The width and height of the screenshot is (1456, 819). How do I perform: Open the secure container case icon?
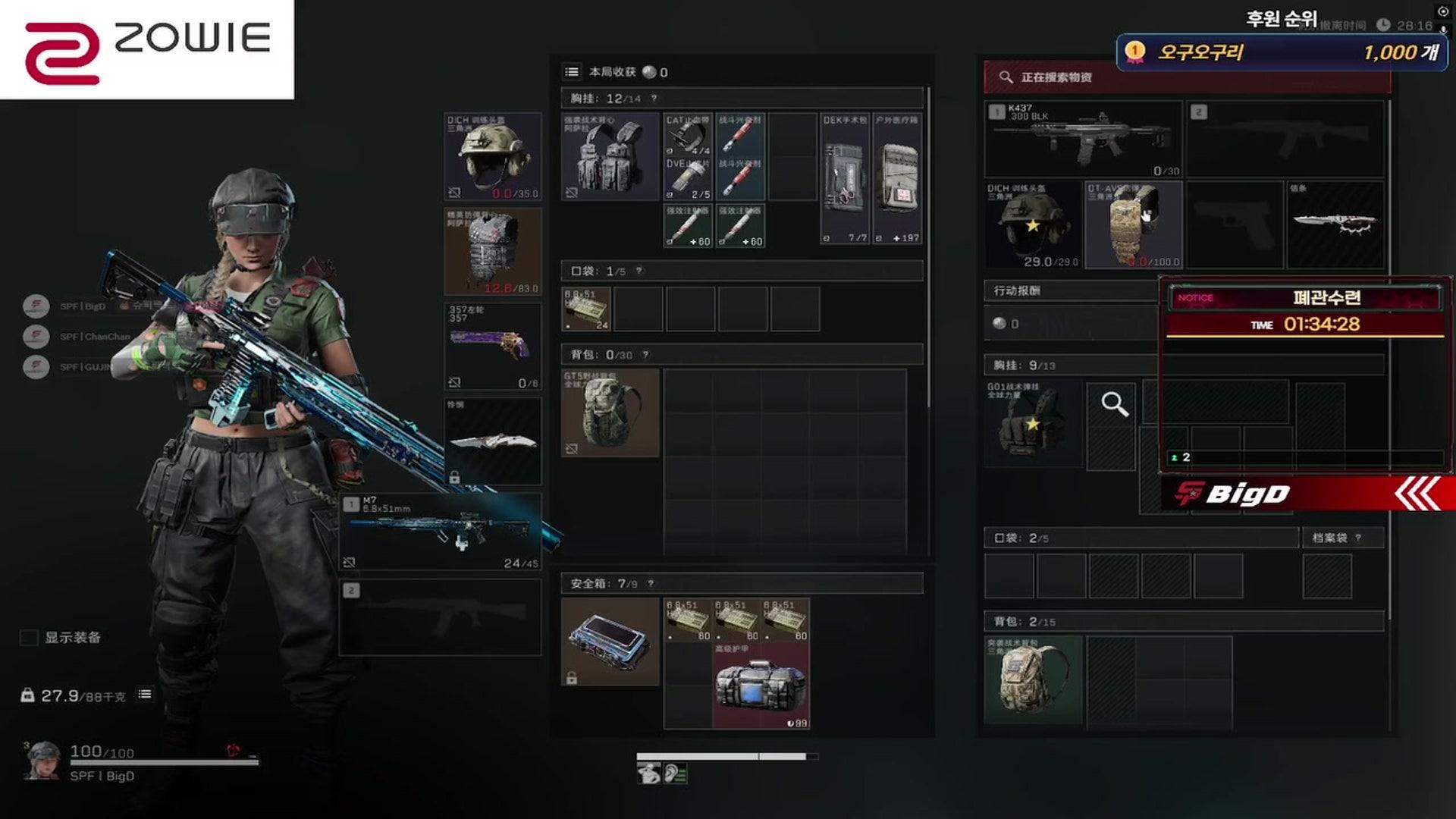pos(610,642)
